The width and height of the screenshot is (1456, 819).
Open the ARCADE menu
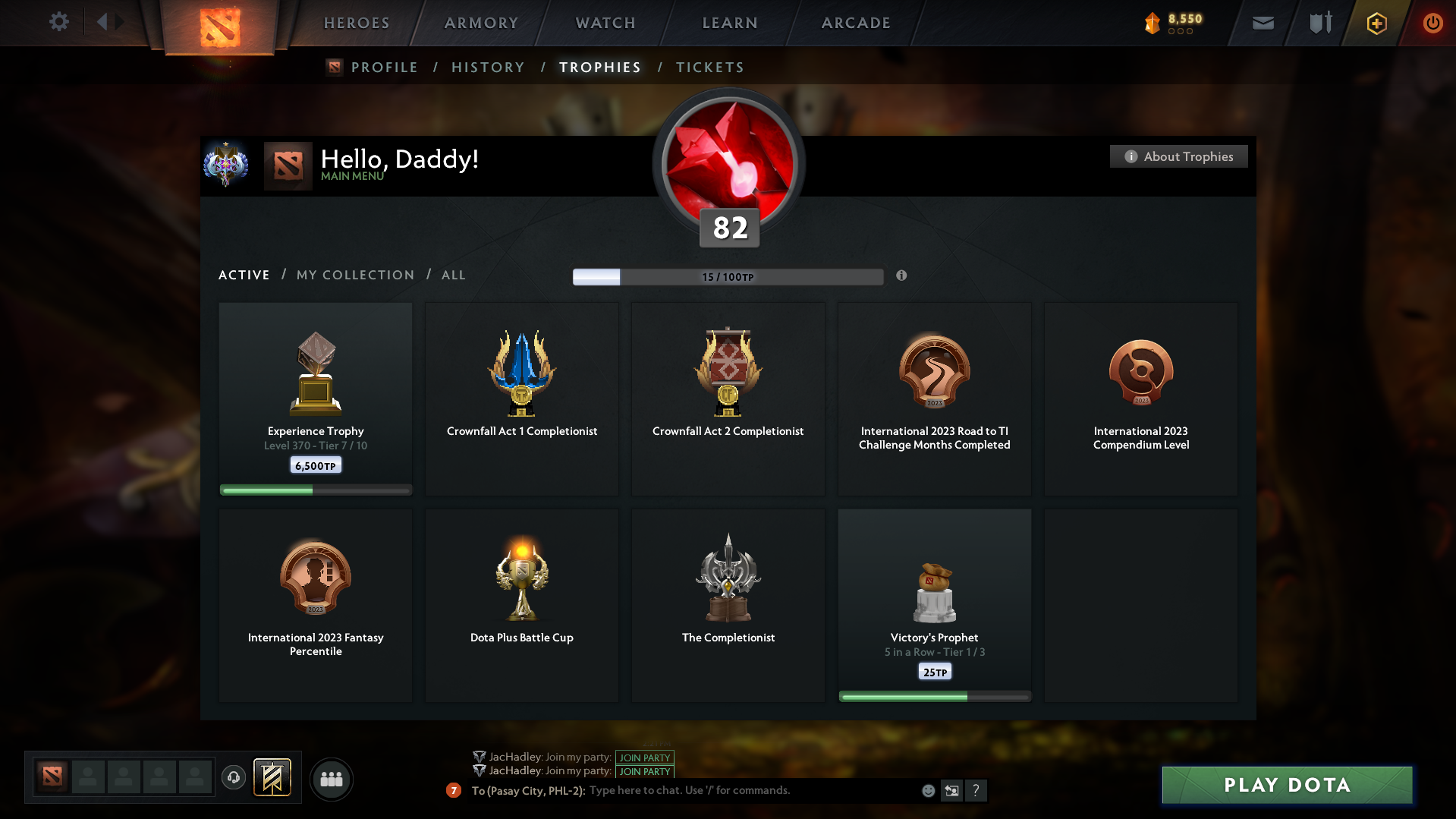(x=855, y=23)
